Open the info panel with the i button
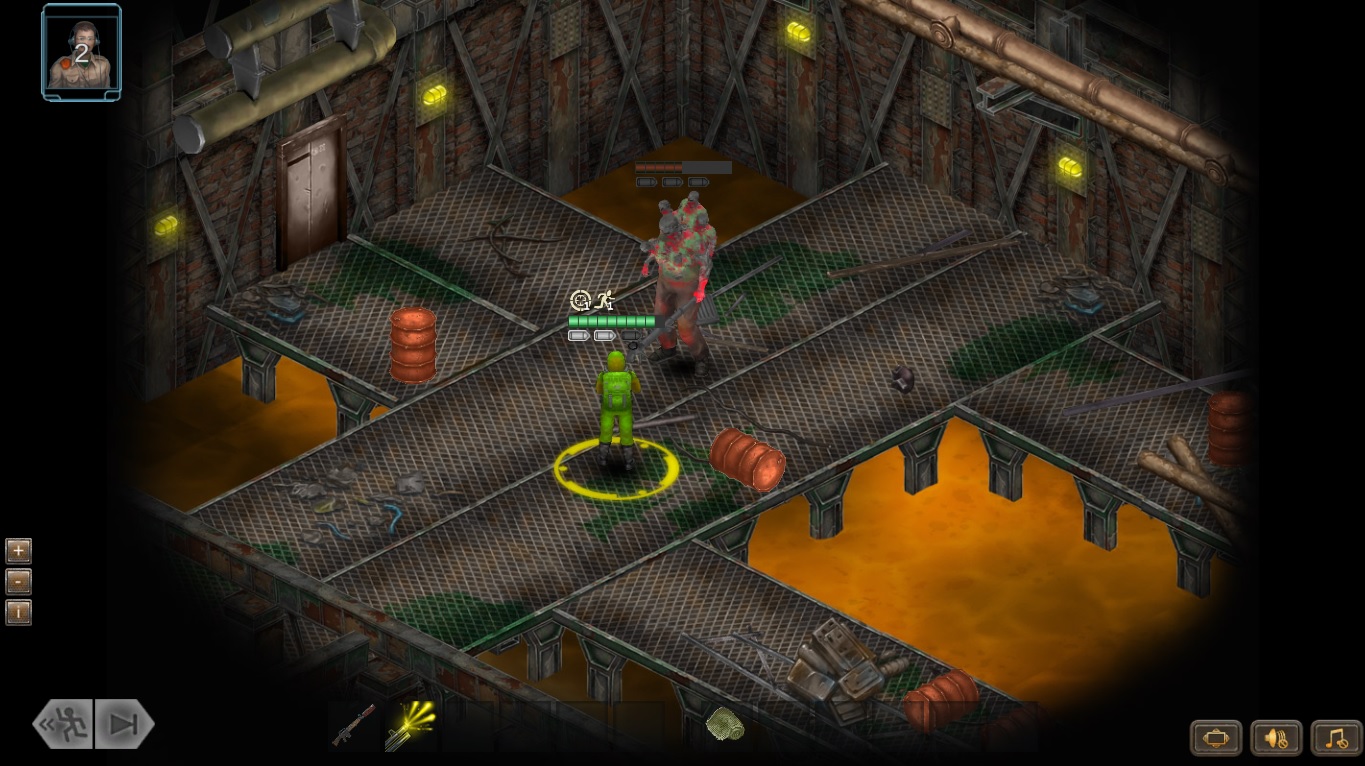The width and height of the screenshot is (1365, 766). (18, 612)
